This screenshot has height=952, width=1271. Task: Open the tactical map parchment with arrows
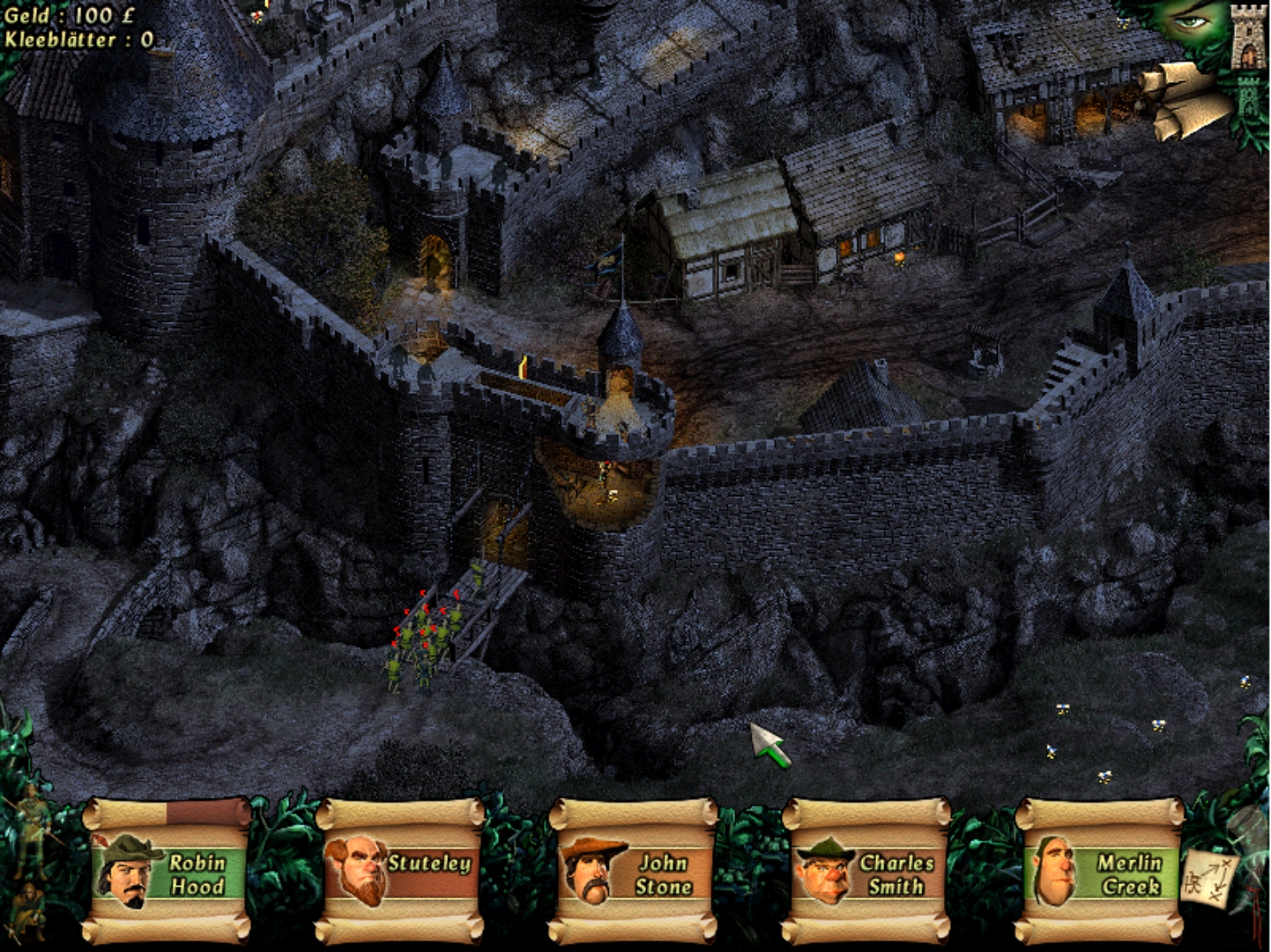pos(1208,878)
